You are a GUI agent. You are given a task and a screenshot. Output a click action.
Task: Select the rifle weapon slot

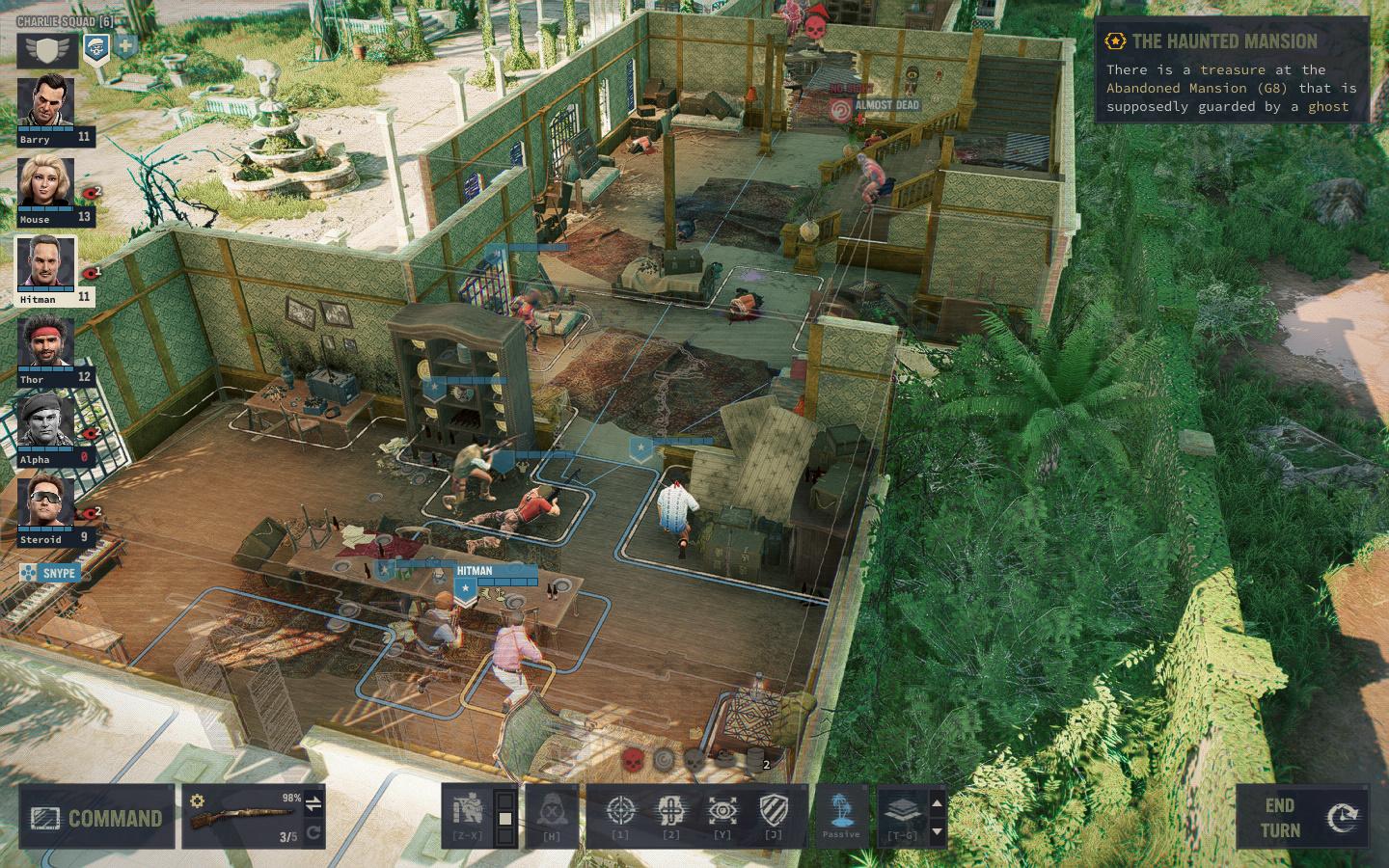pyautogui.click(x=241, y=818)
